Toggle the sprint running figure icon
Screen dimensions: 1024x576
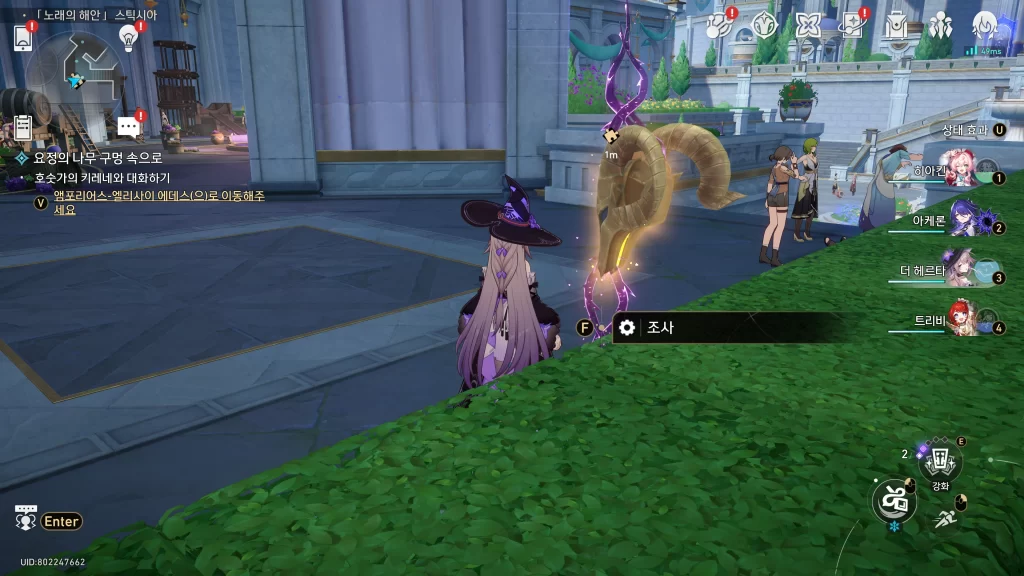[945, 518]
